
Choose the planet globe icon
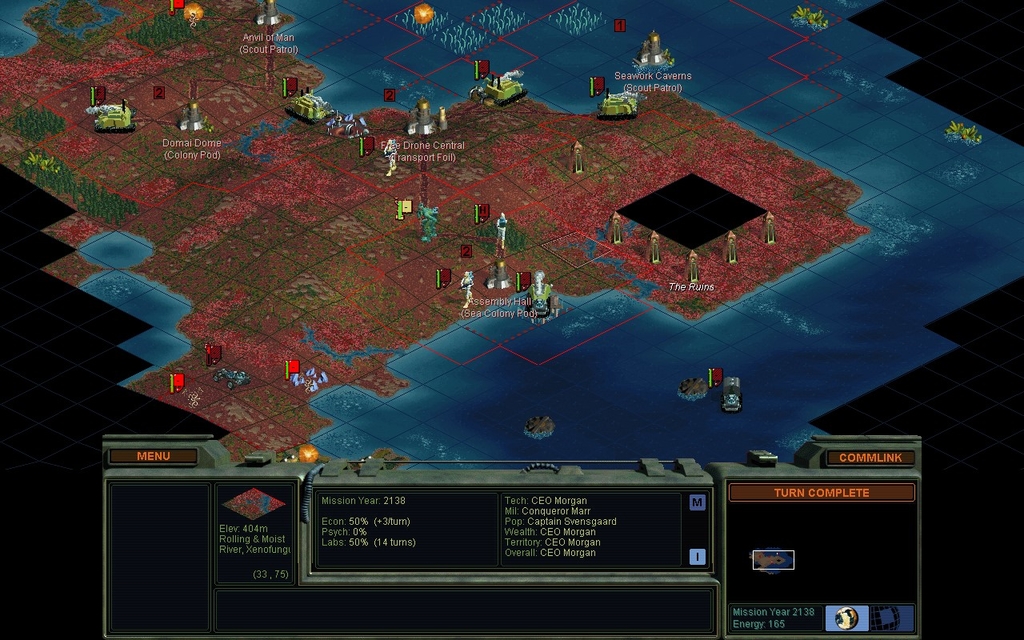click(x=847, y=618)
